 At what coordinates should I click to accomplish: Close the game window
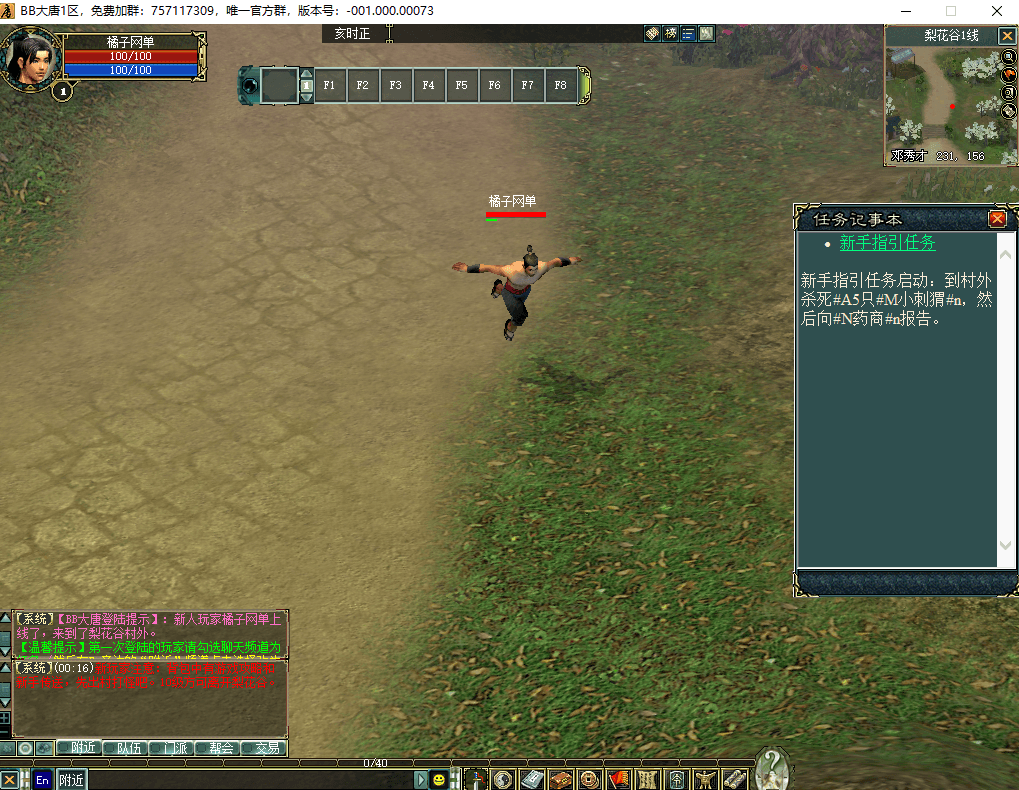tap(996, 11)
